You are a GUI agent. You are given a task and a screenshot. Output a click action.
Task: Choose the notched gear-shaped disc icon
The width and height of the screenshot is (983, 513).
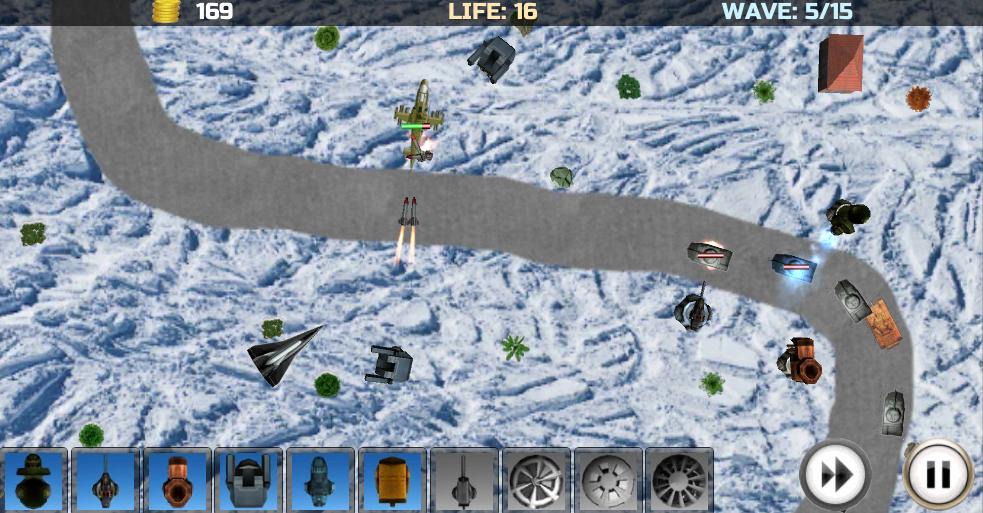[x=607, y=480]
